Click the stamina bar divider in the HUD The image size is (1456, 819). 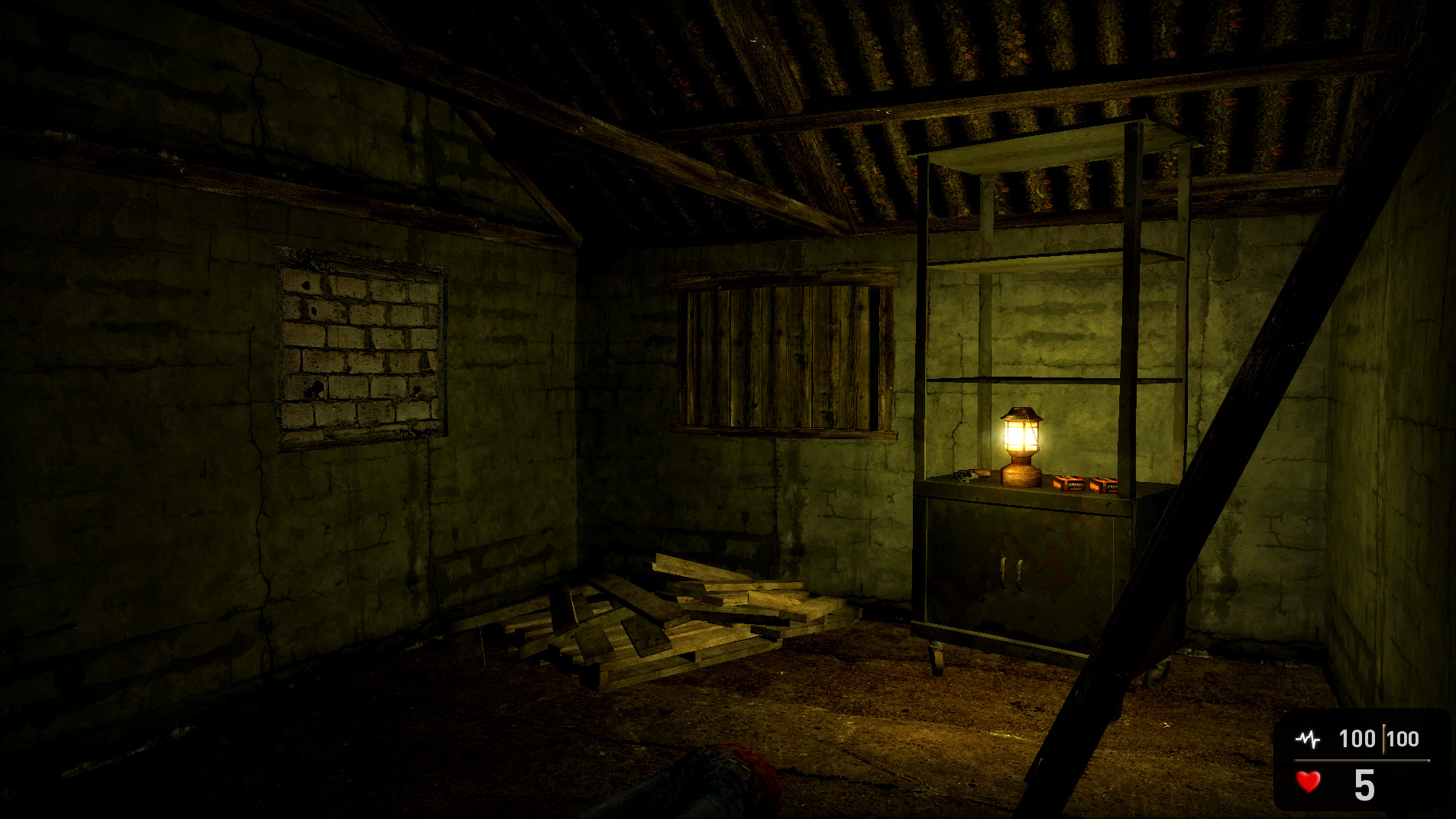(1384, 740)
